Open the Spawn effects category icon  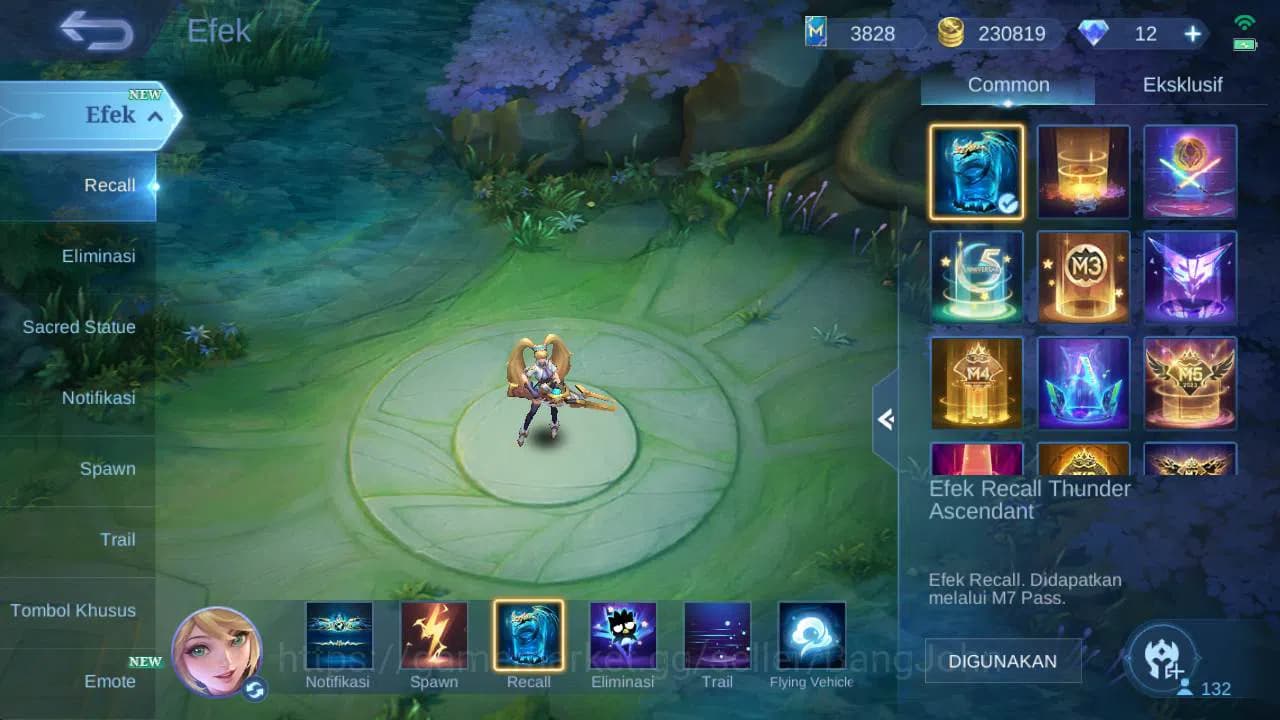click(x=434, y=633)
